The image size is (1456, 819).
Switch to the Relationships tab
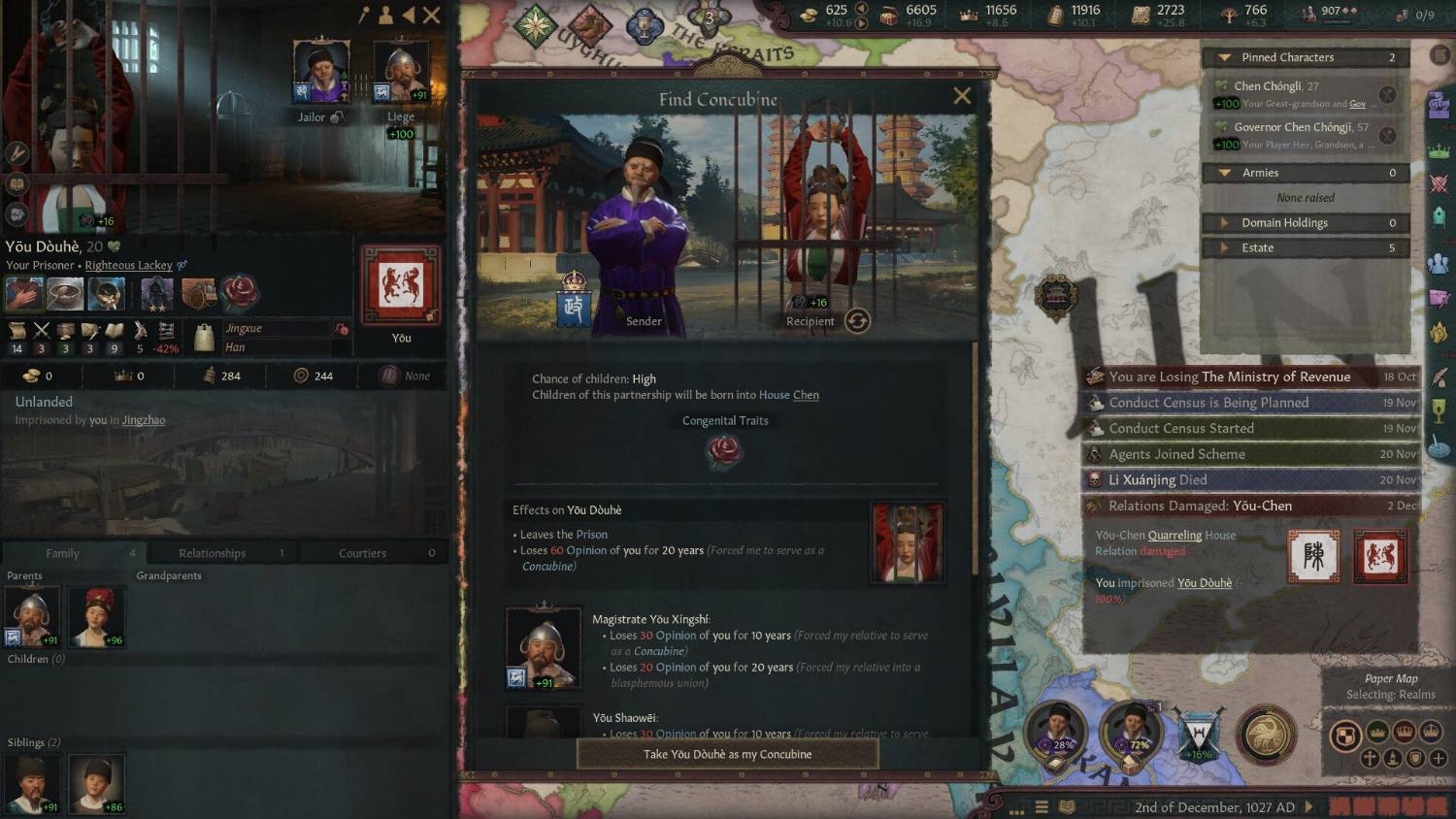tap(213, 553)
